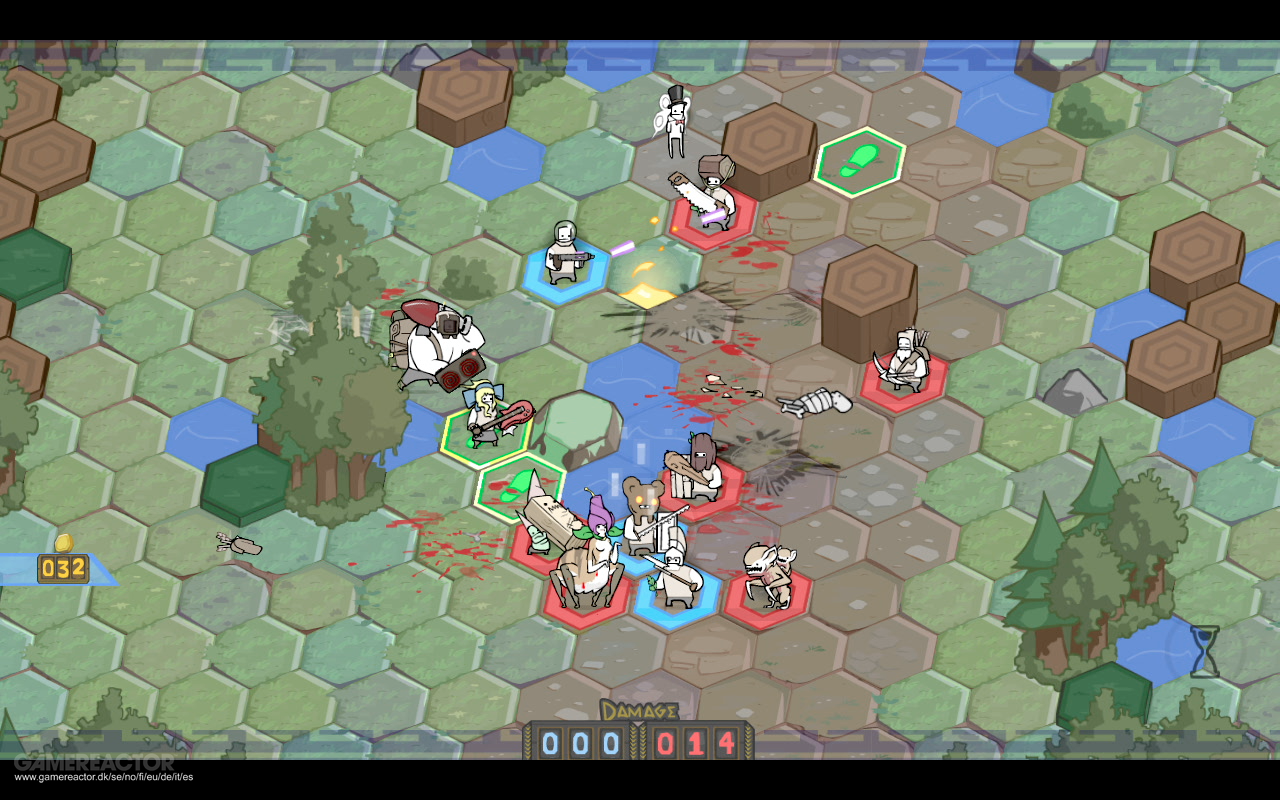Click the coin counter displaying 032
This screenshot has width=1280, height=800.
[x=63, y=566]
